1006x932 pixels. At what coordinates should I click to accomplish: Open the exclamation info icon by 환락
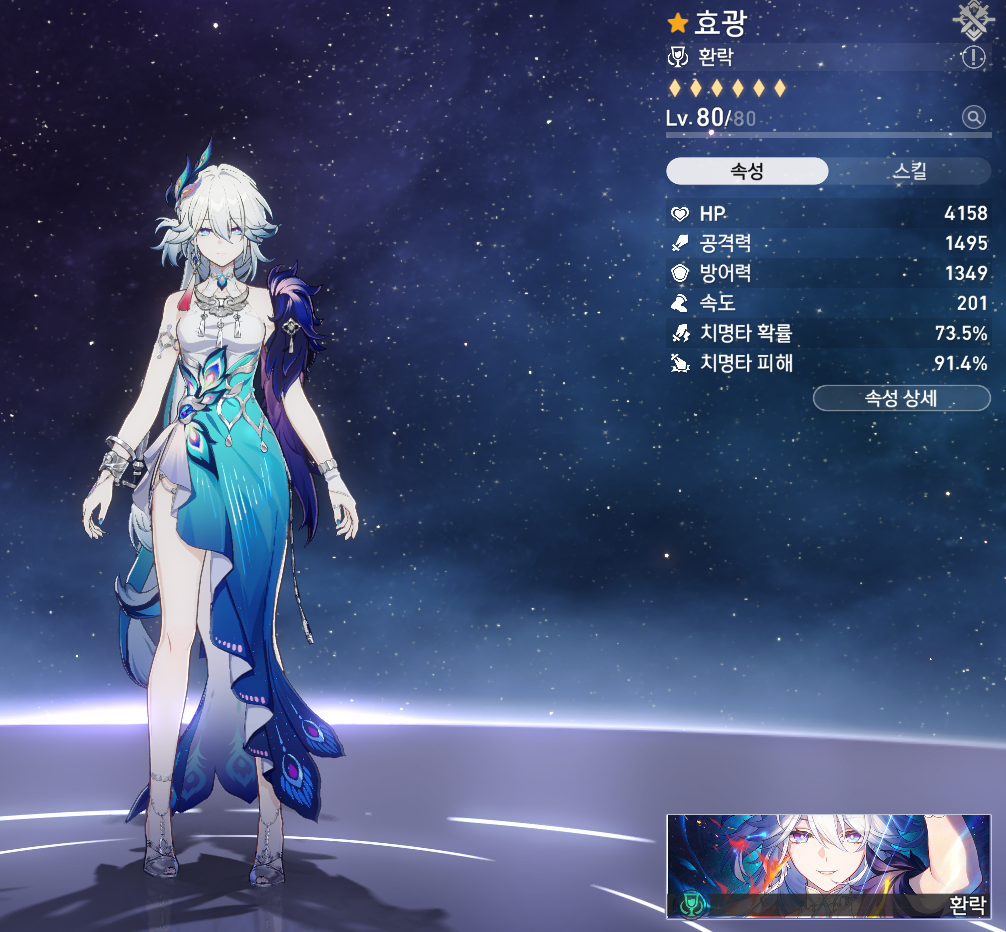pyautogui.click(x=973, y=58)
